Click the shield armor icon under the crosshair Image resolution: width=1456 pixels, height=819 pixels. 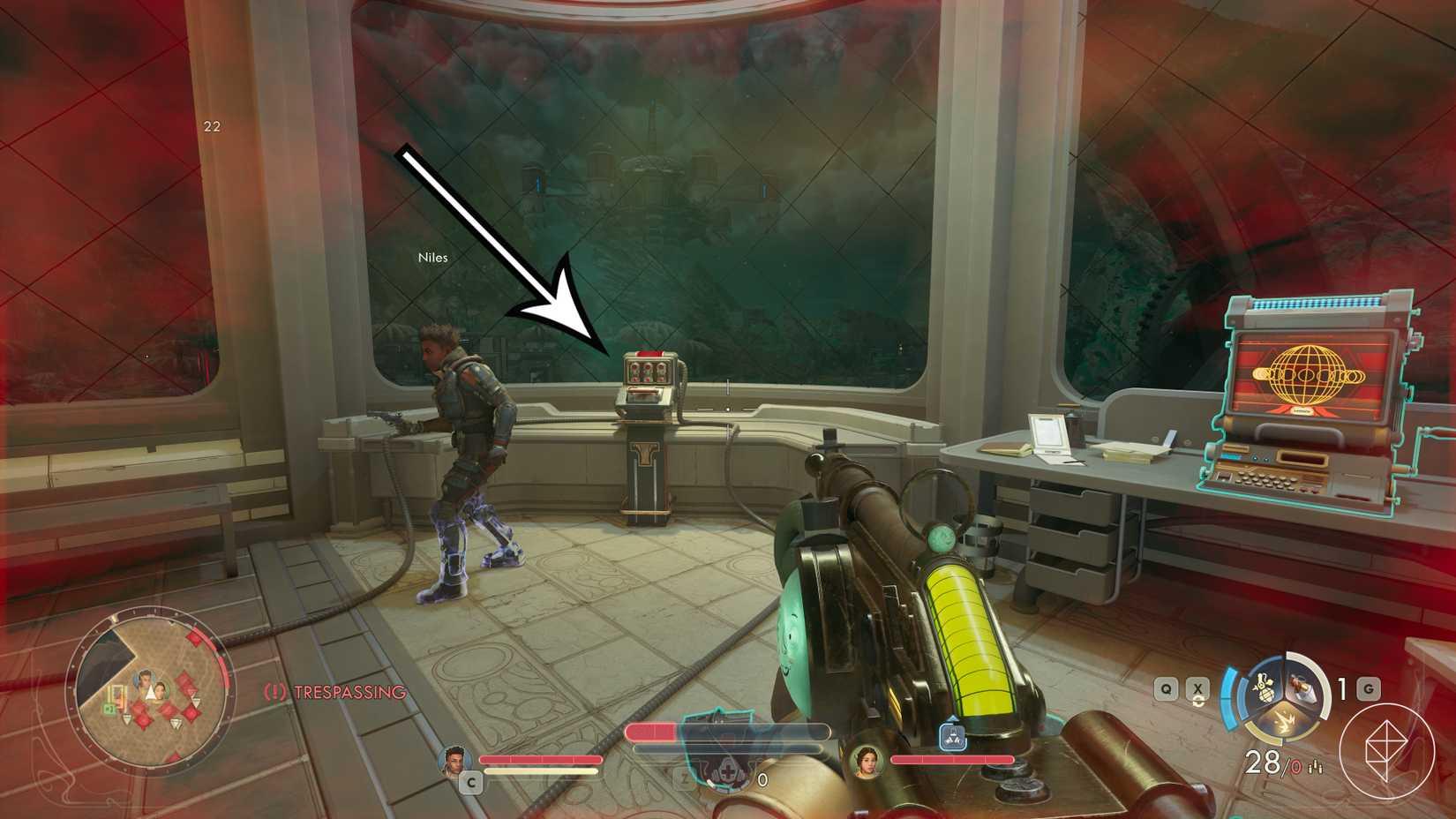[728, 770]
